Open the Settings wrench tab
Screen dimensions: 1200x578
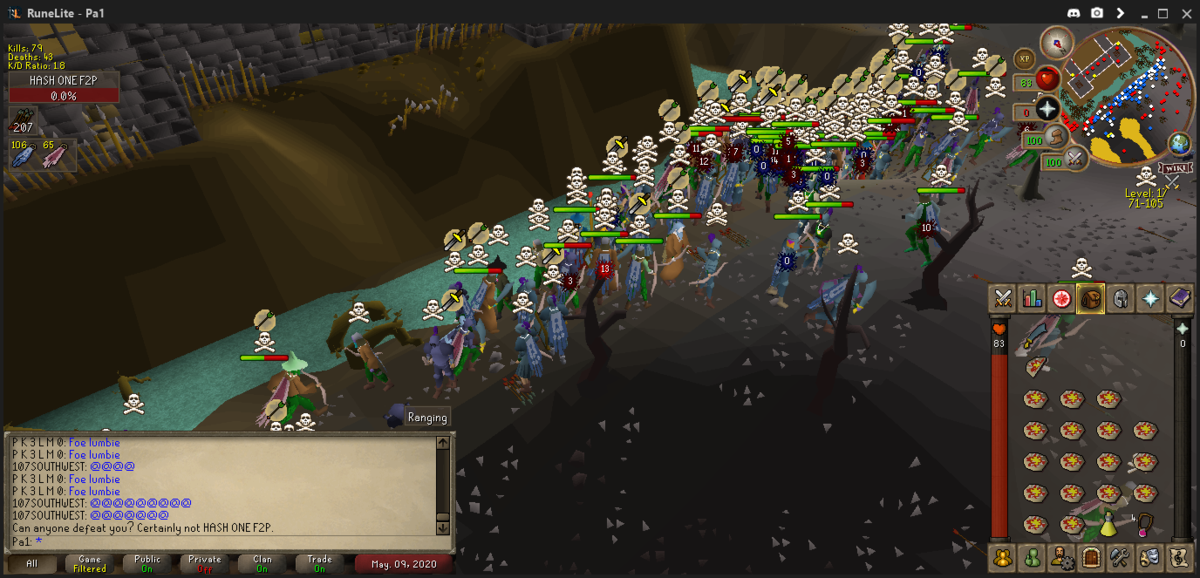coord(1120,556)
